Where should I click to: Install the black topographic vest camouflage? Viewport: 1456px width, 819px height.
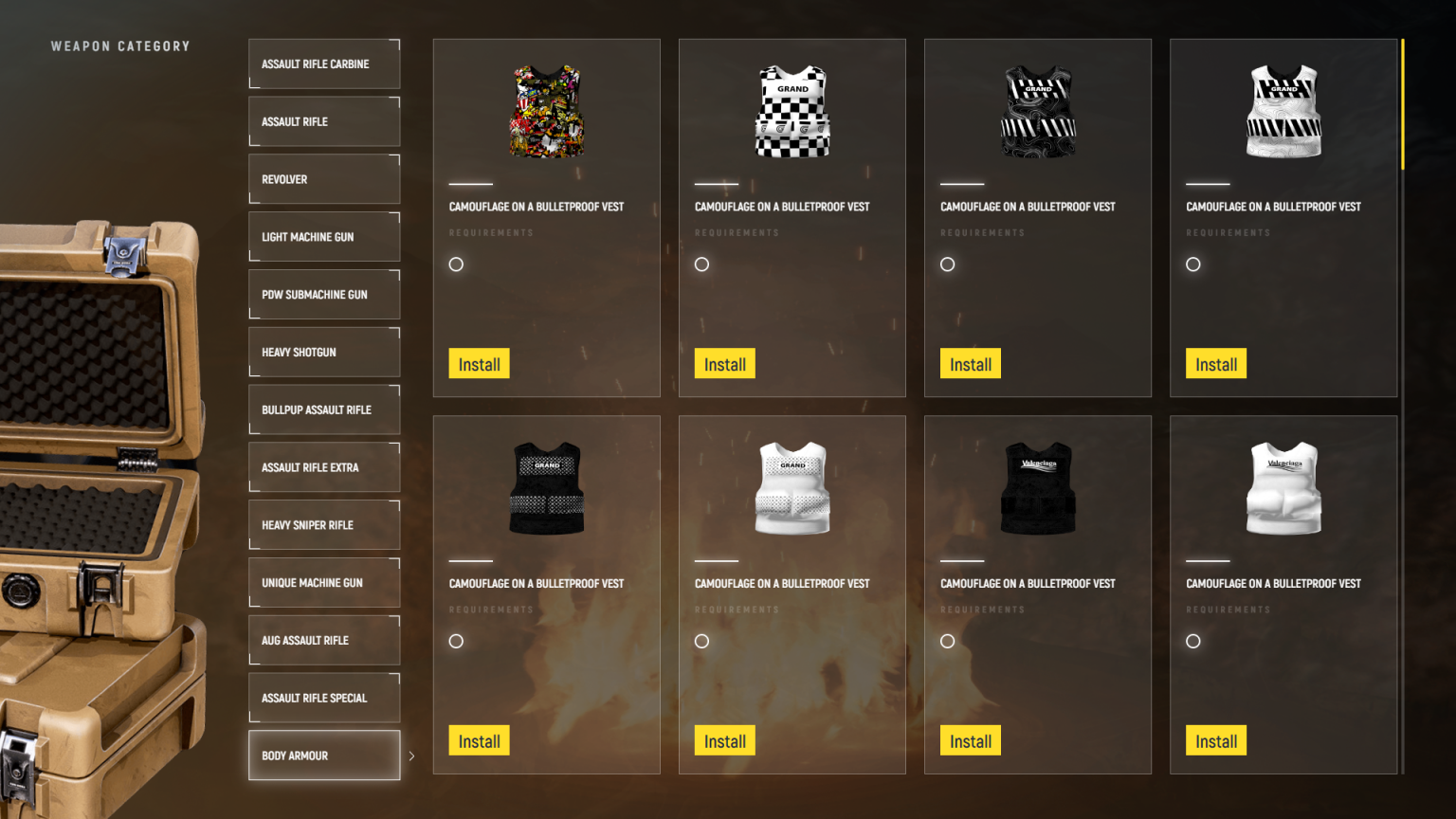coord(970,363)
